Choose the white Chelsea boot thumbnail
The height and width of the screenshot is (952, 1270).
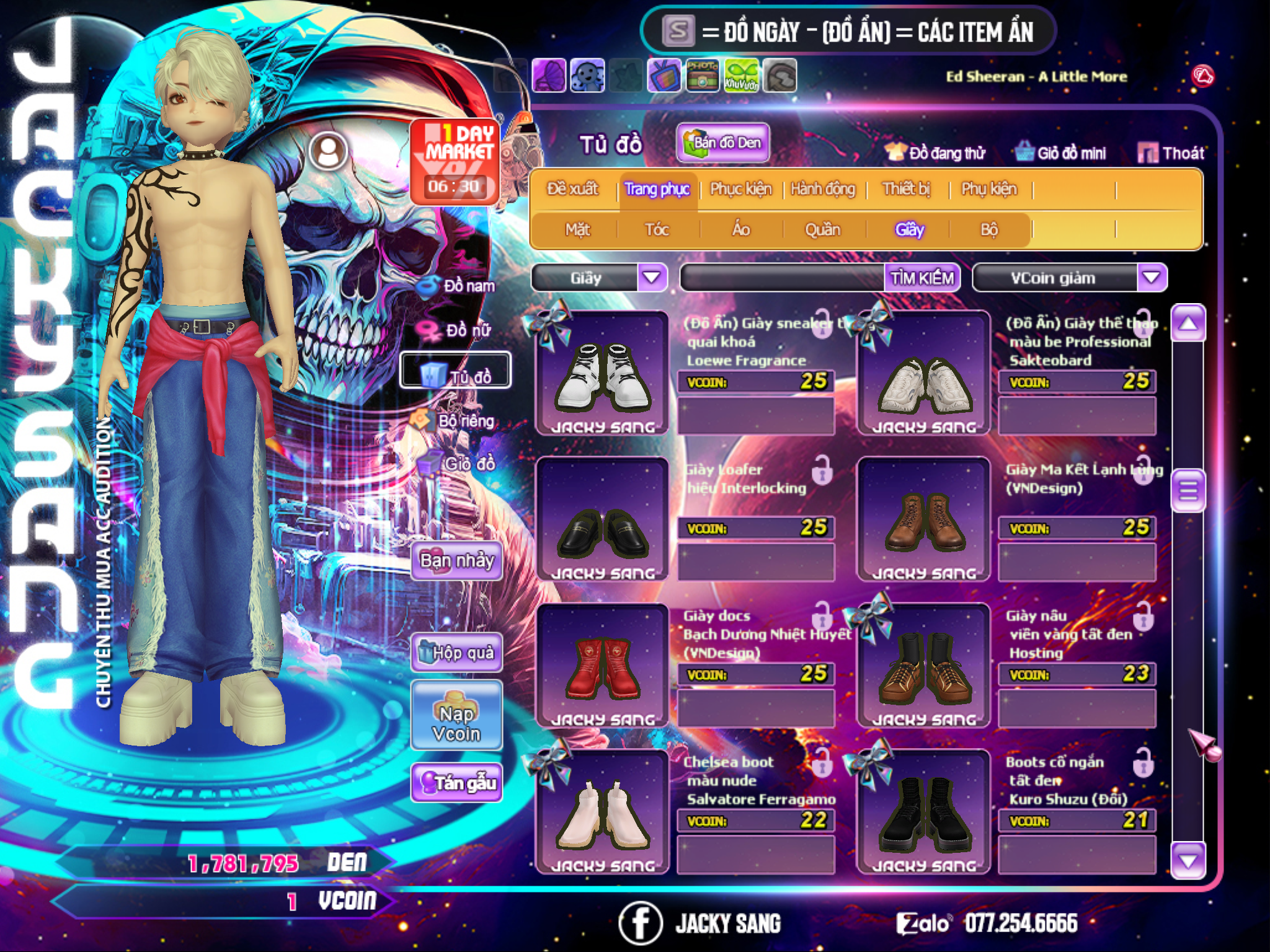click(602, 812)
